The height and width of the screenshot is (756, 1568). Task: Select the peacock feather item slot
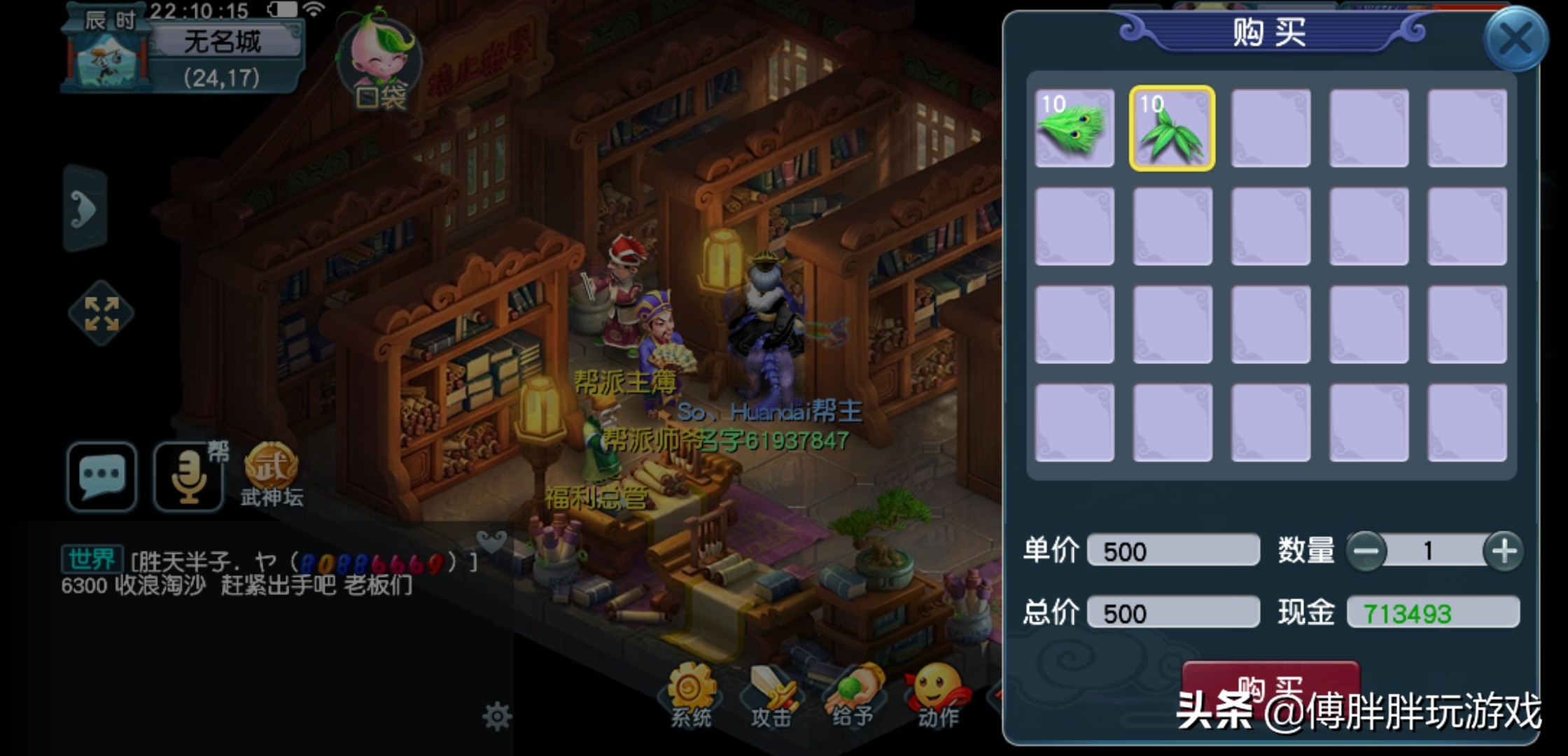tap(1074, 128)
